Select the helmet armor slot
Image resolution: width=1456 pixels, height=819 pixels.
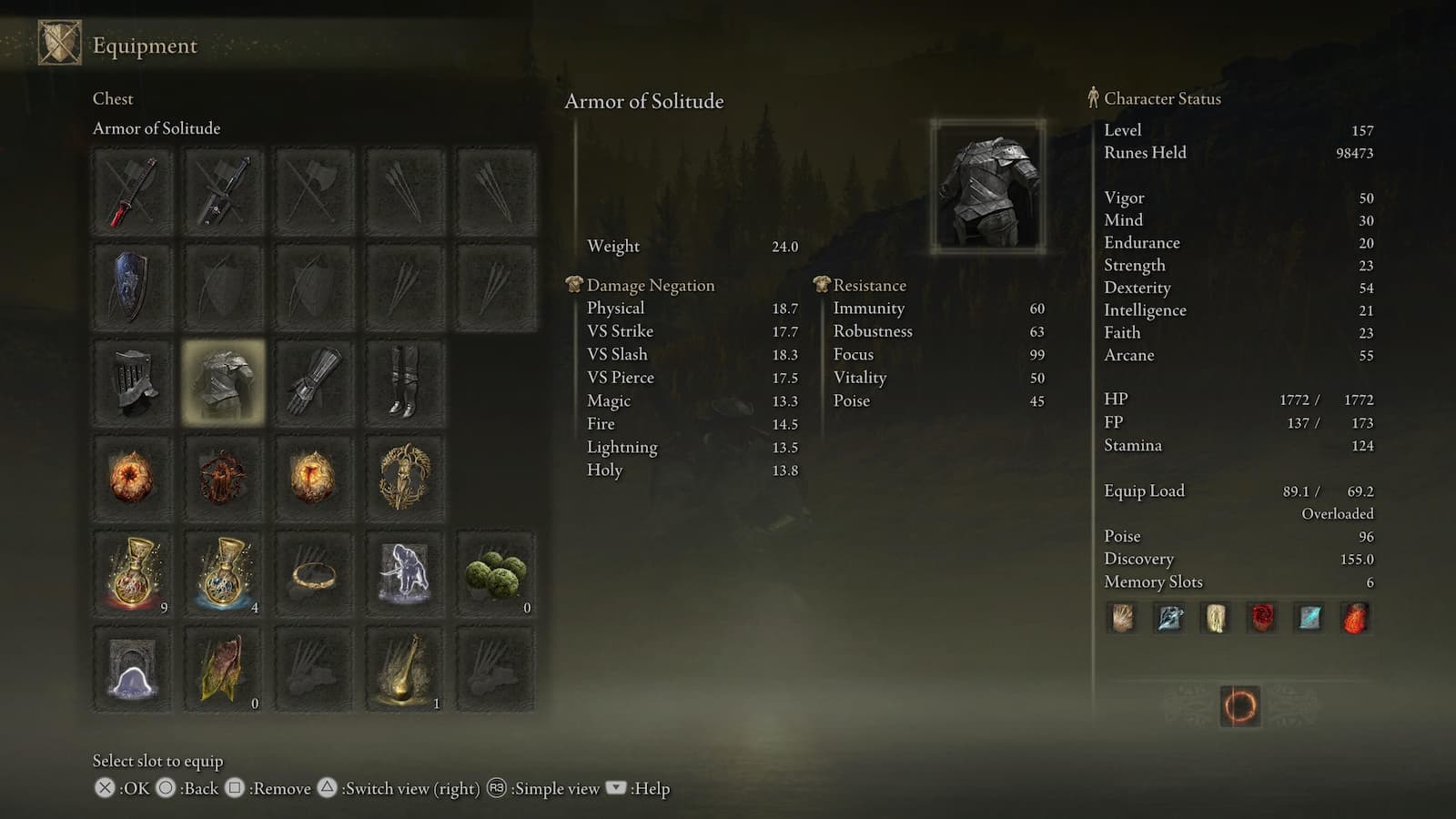132,382
